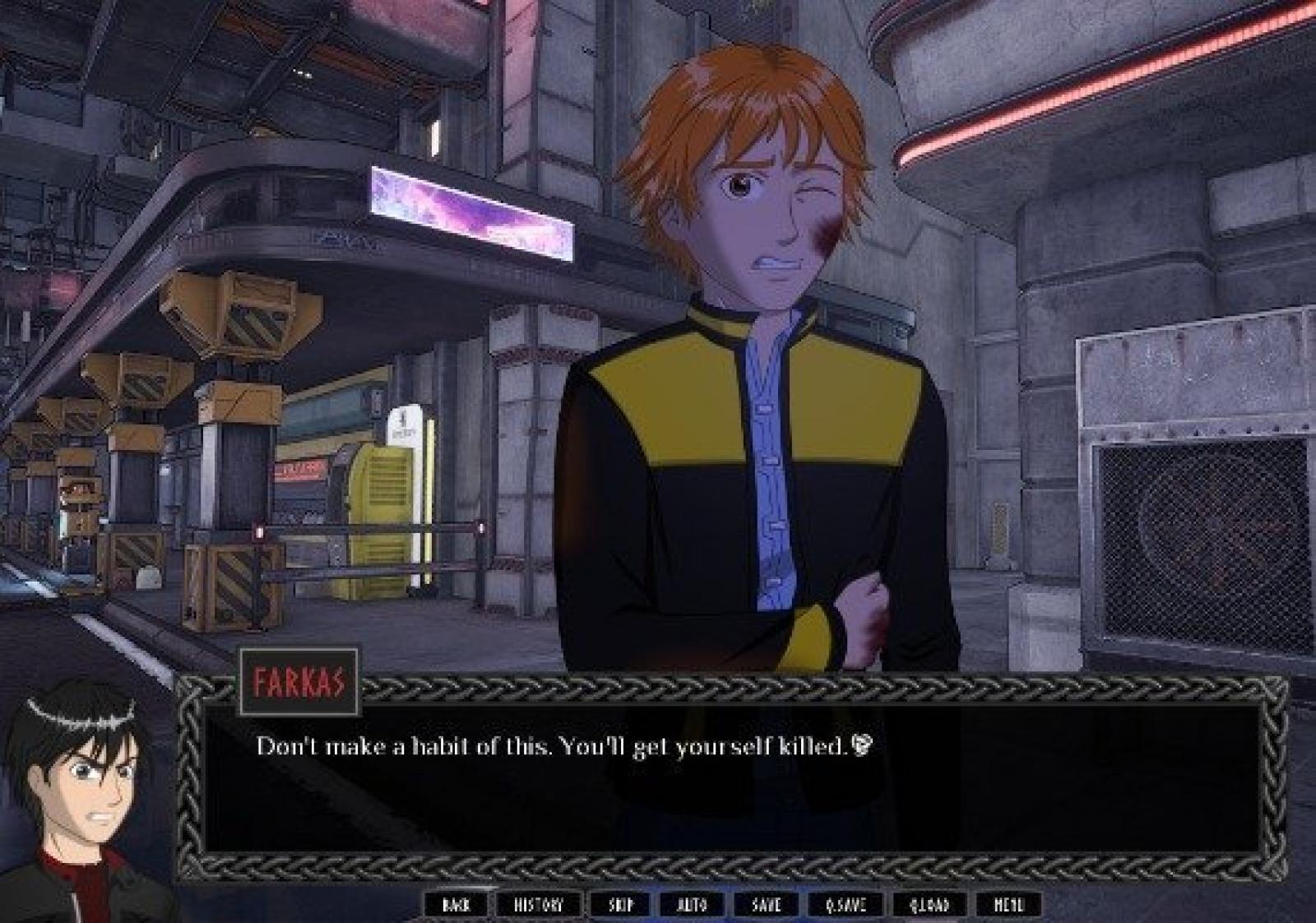Toggle Auto advance mode

[692, 905]
